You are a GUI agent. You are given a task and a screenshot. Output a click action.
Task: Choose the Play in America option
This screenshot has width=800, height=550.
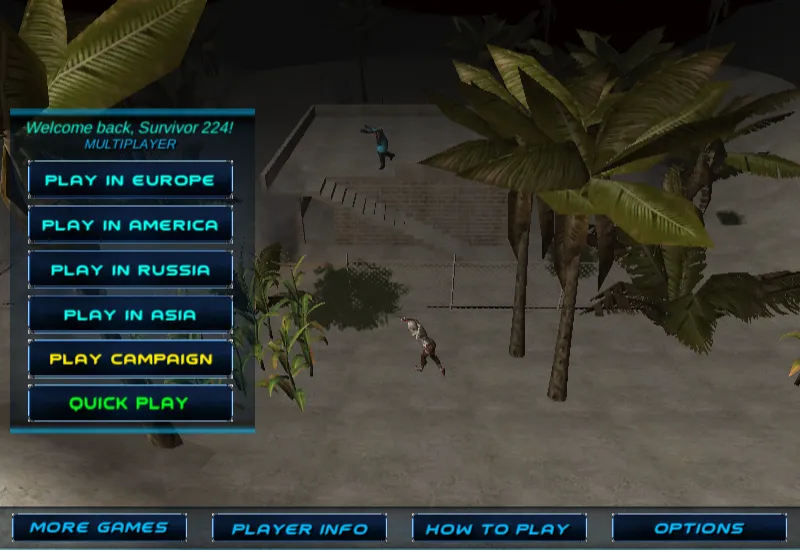(x=130, y=225)
